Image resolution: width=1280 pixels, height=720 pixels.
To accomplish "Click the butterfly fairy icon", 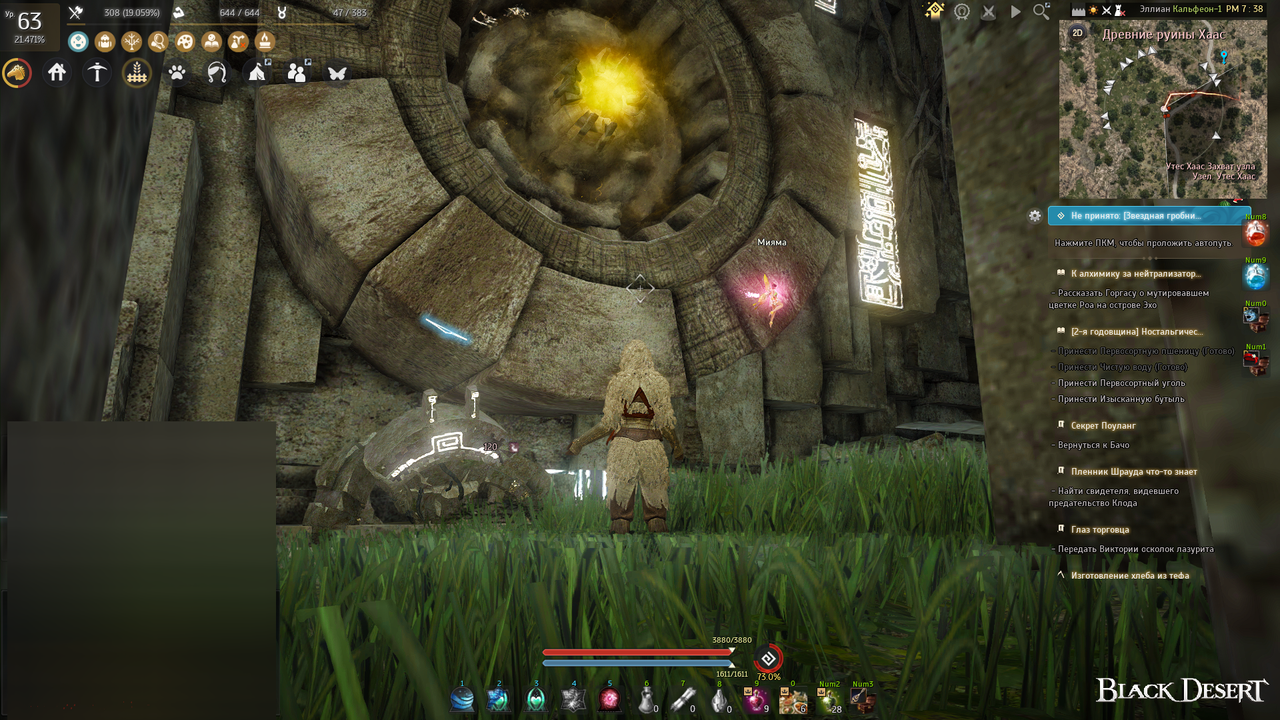I will [337, 72].
